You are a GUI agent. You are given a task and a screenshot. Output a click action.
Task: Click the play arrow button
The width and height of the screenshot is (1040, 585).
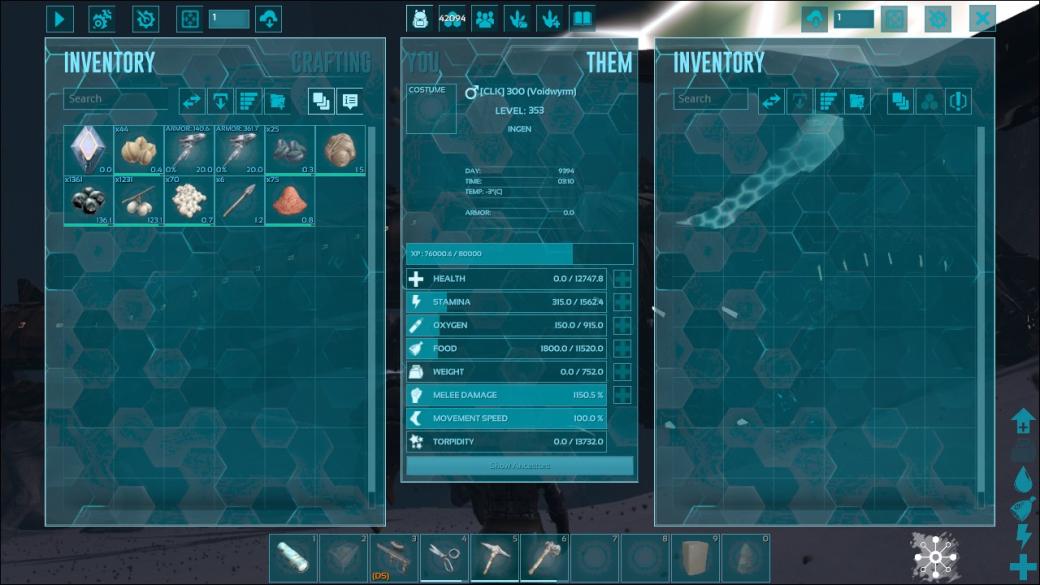[x=60, y=19]
